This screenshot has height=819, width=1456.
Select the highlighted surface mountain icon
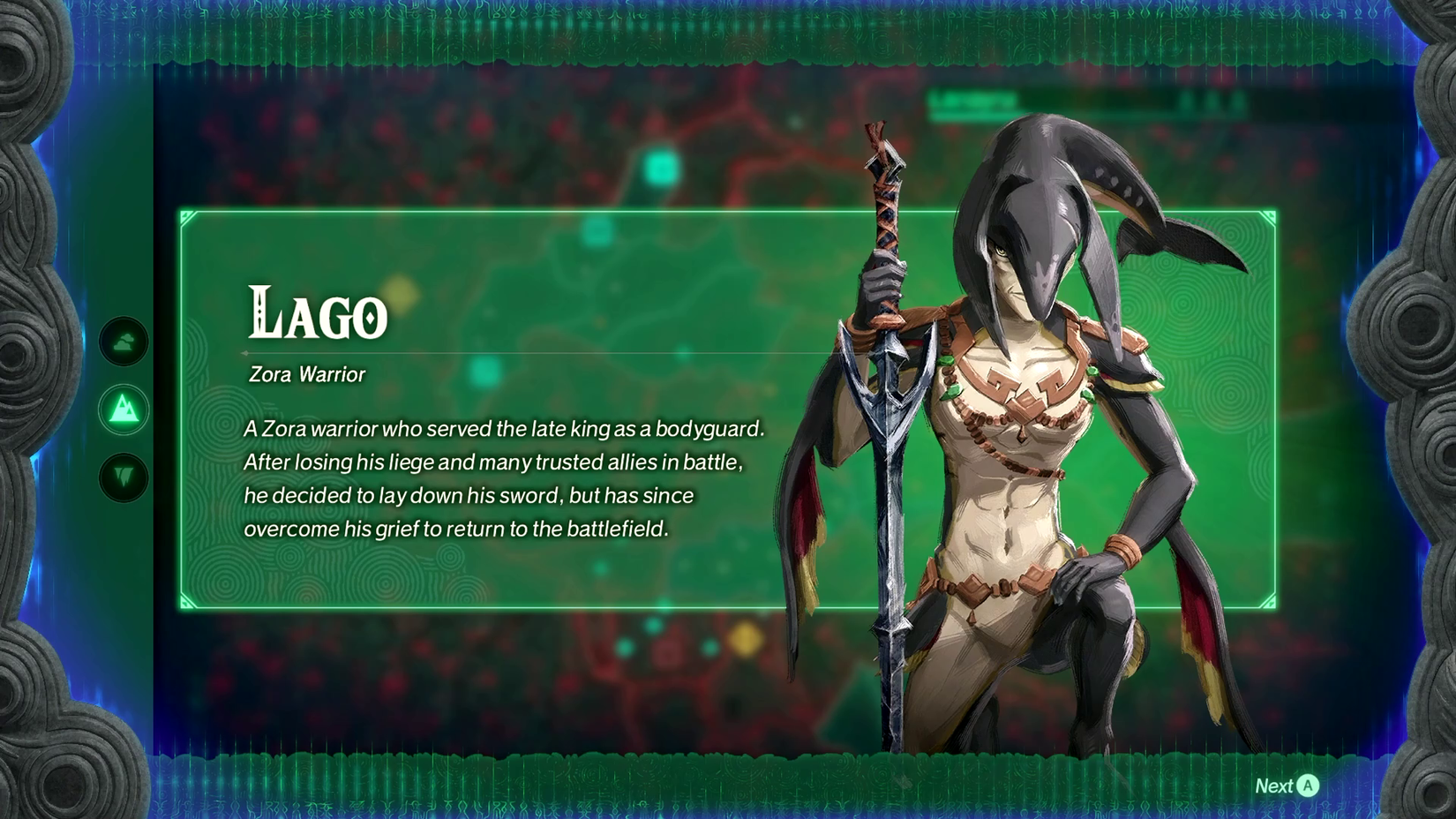click(124, 409)
